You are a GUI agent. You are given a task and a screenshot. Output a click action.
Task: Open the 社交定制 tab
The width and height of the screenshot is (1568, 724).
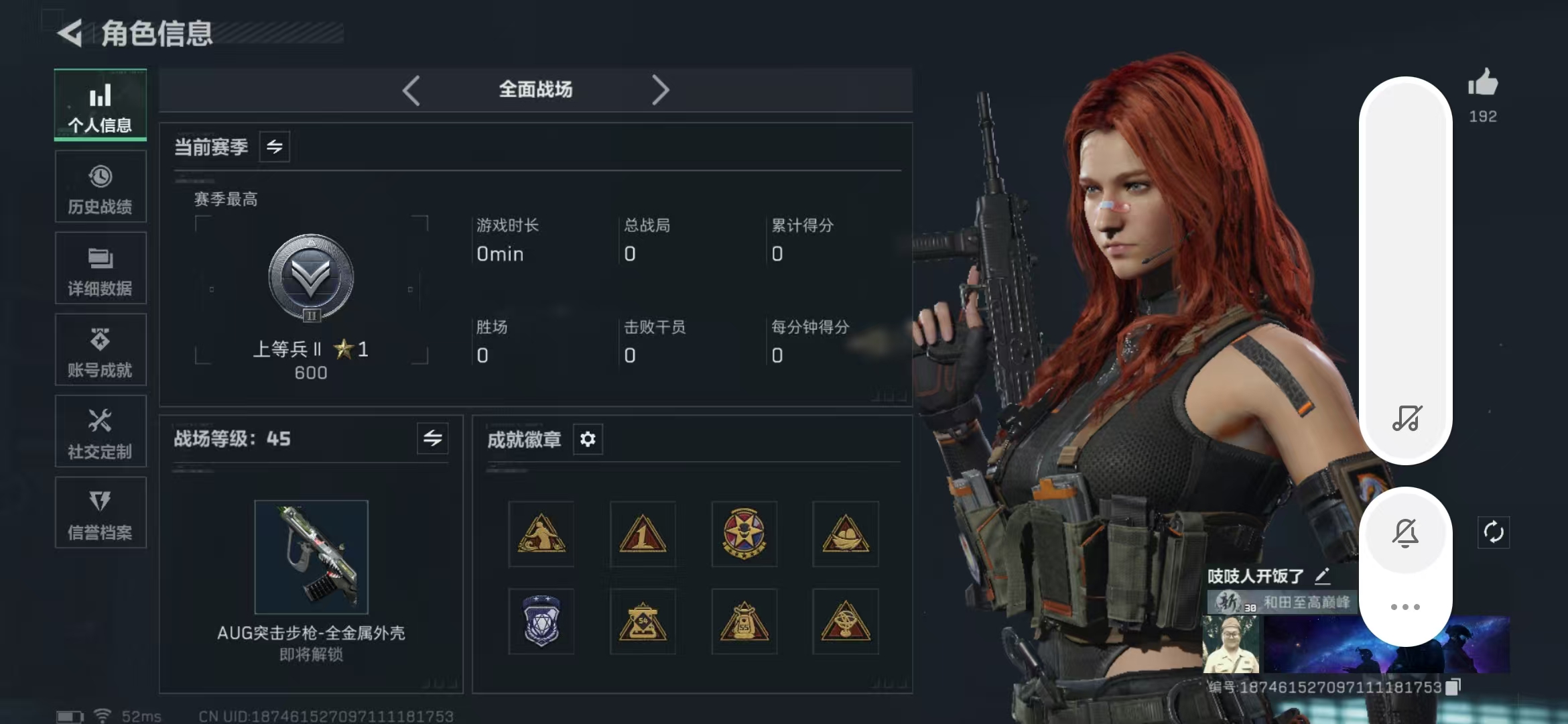[101, 432]
